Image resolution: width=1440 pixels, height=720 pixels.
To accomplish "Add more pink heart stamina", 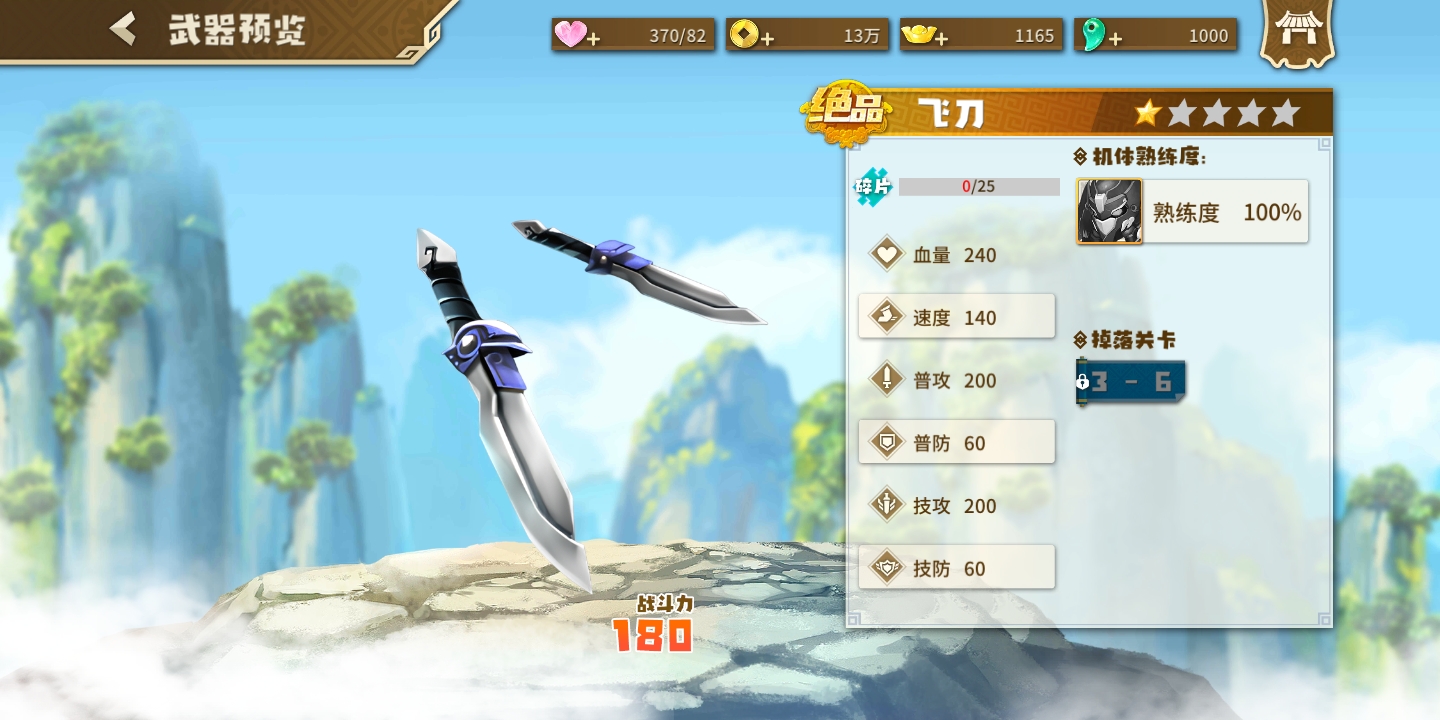I will coord(593,38).
